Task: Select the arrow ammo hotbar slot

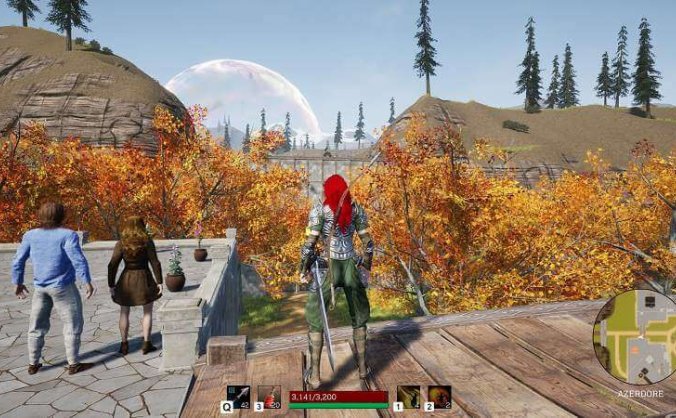Action: [238, 397]
